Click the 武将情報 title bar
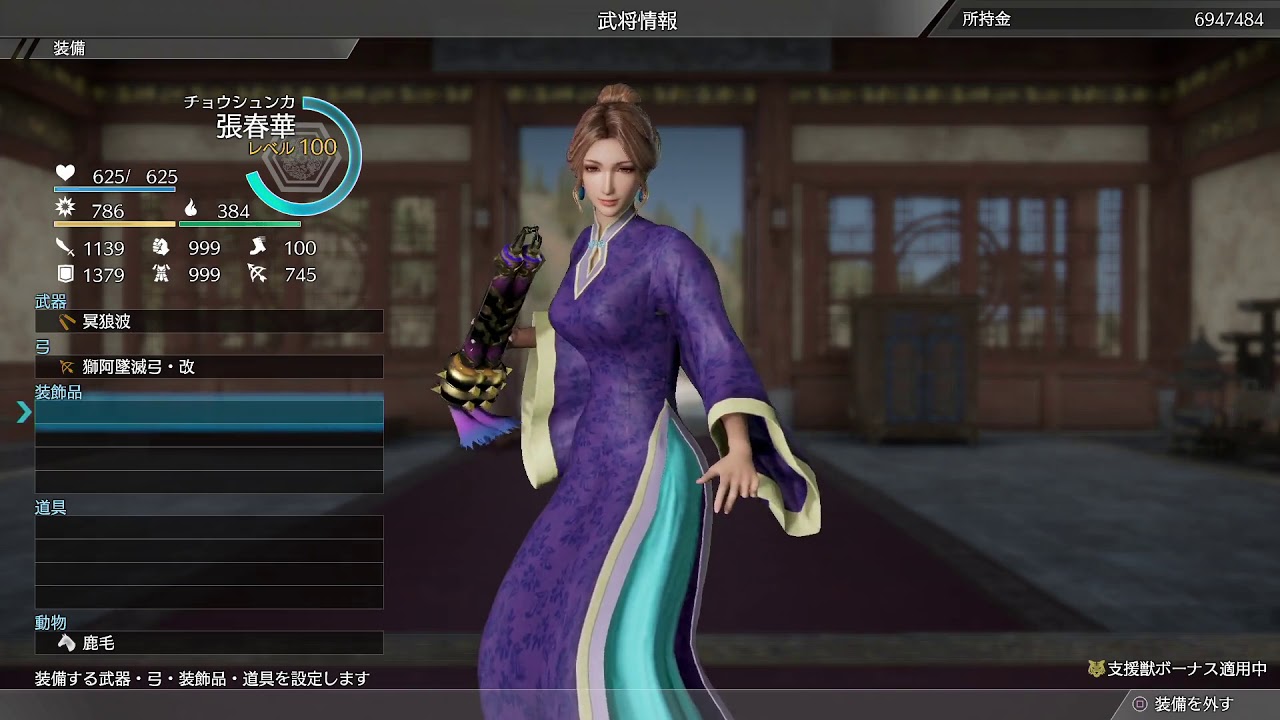Viewport: 1280px width, 720px height. 640,17
